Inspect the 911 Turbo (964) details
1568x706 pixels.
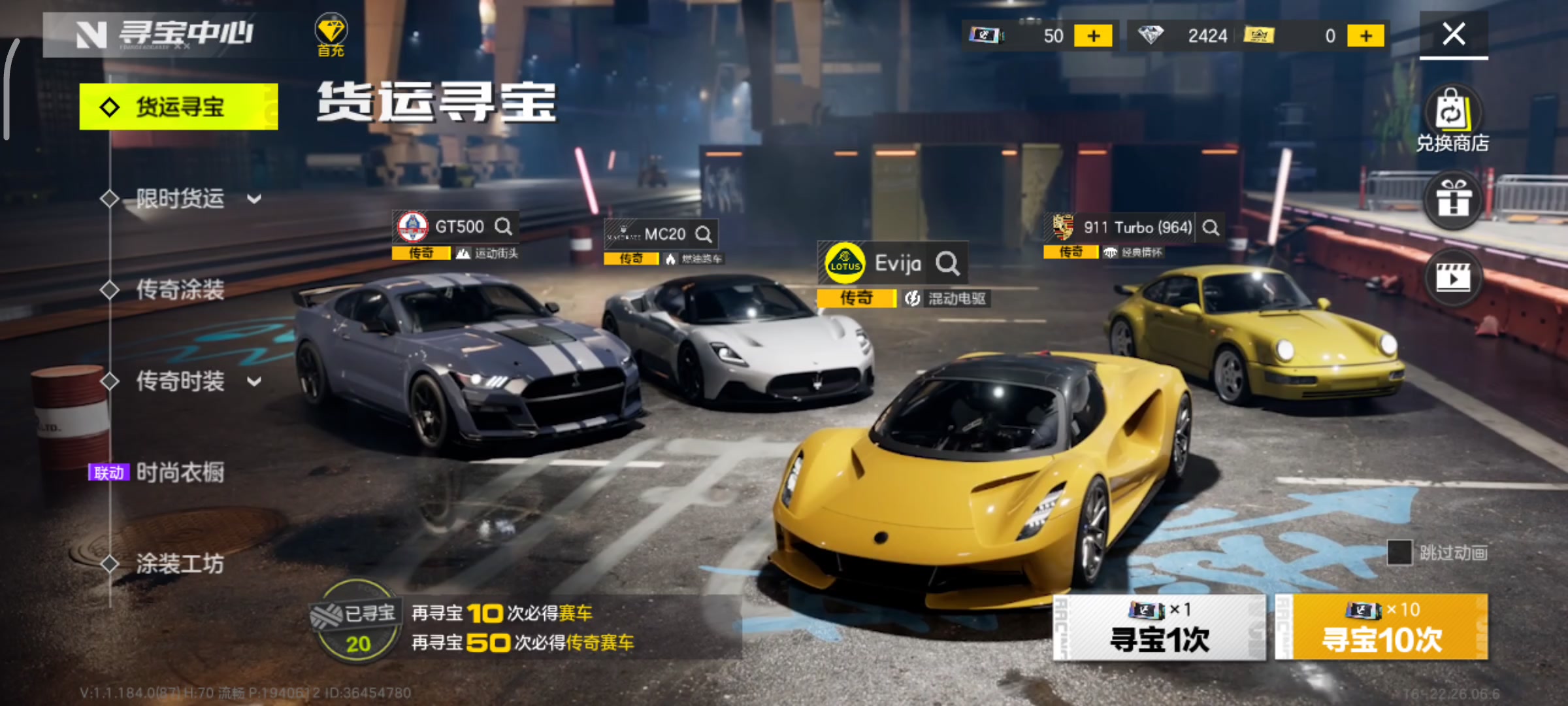(x=1211, y=227)
